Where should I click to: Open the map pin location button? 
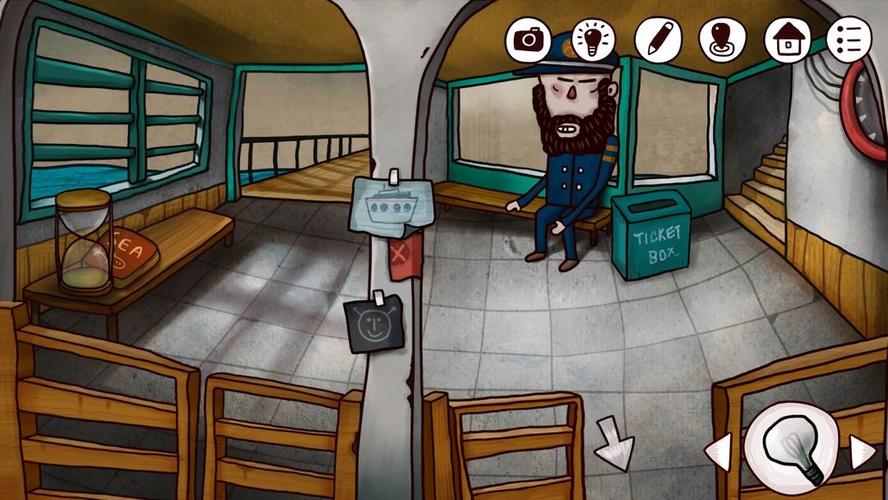point(722,40)
